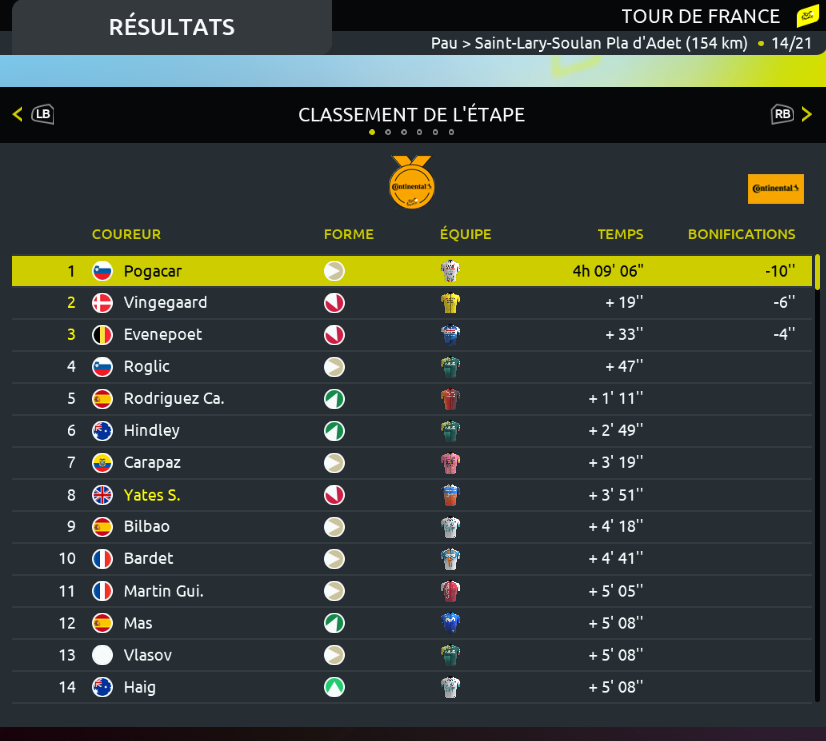
Task: Select the Yates S. row
Action: pos(411,495)
